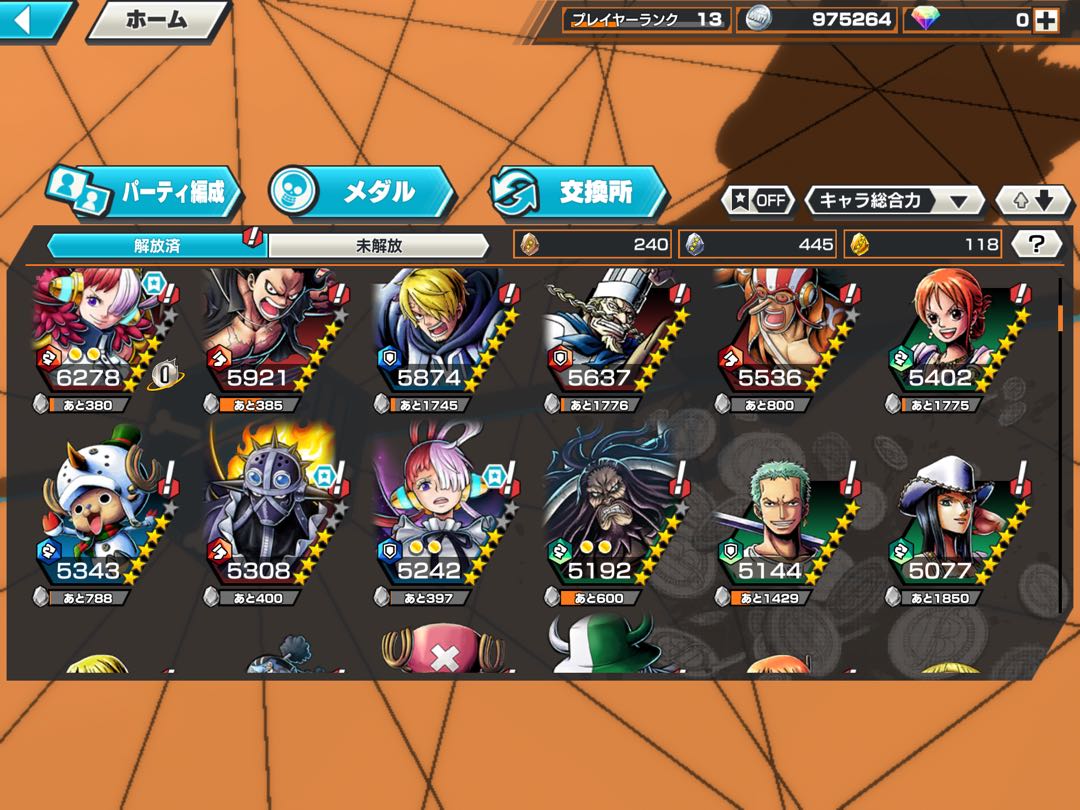
Task: Add diamonds with the plus button
Action: point(1046,19)
